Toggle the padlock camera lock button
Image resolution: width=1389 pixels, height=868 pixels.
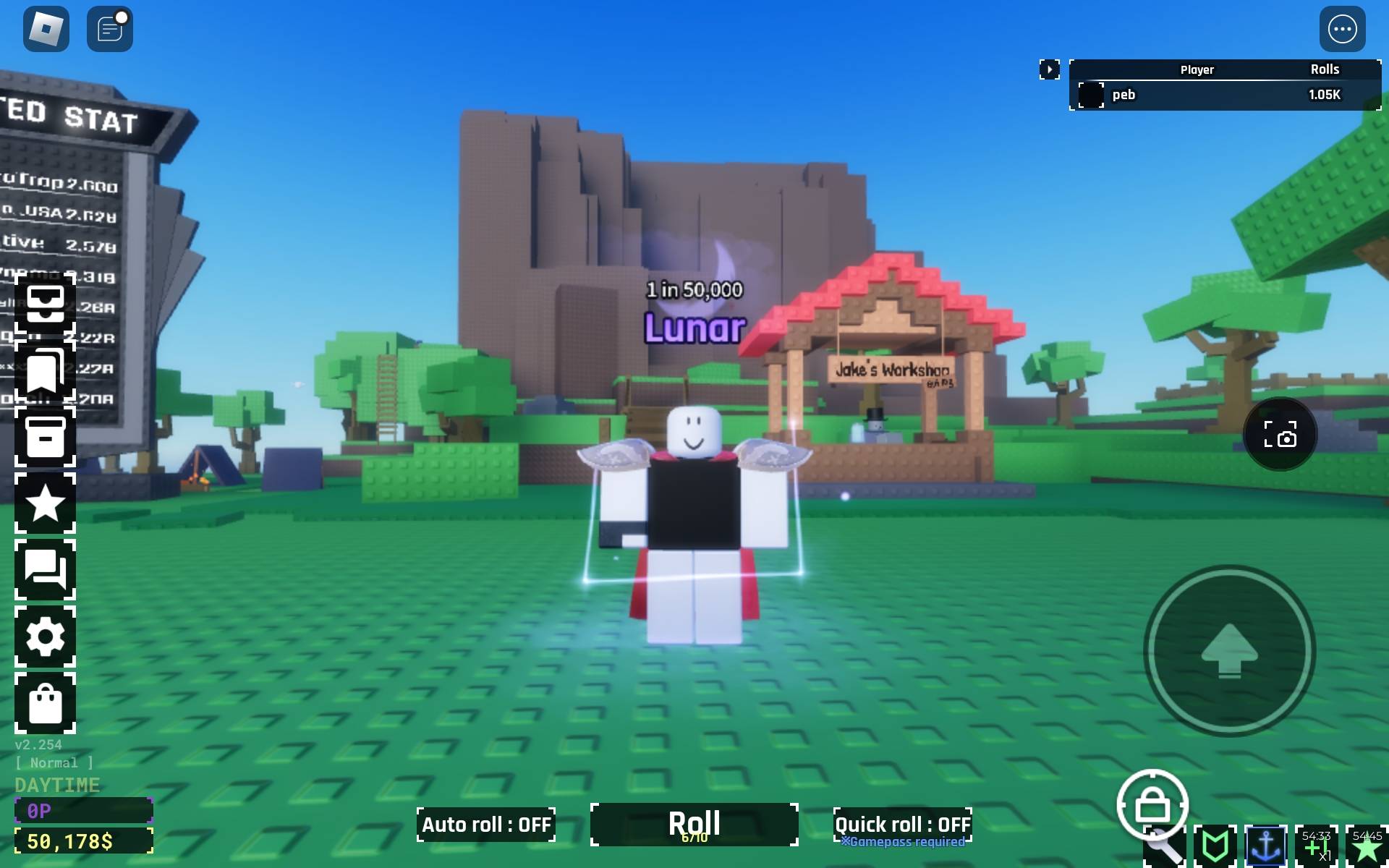tap(1152, 804)
